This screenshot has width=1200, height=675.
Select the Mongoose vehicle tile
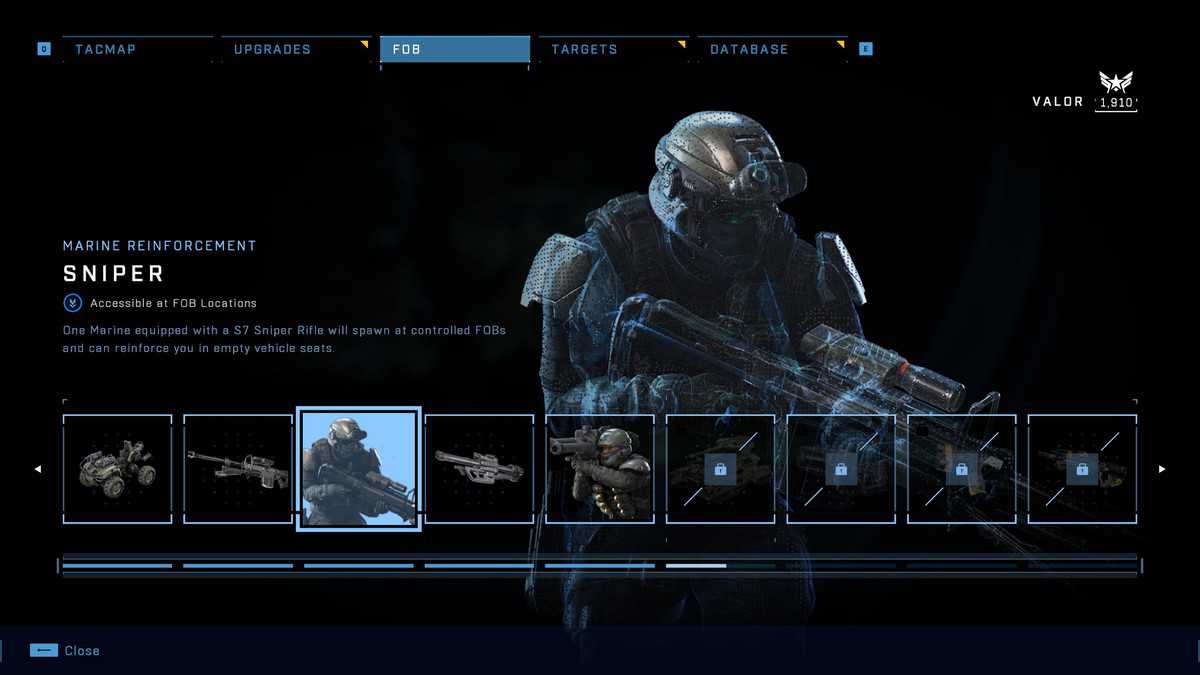click(117, 469)
